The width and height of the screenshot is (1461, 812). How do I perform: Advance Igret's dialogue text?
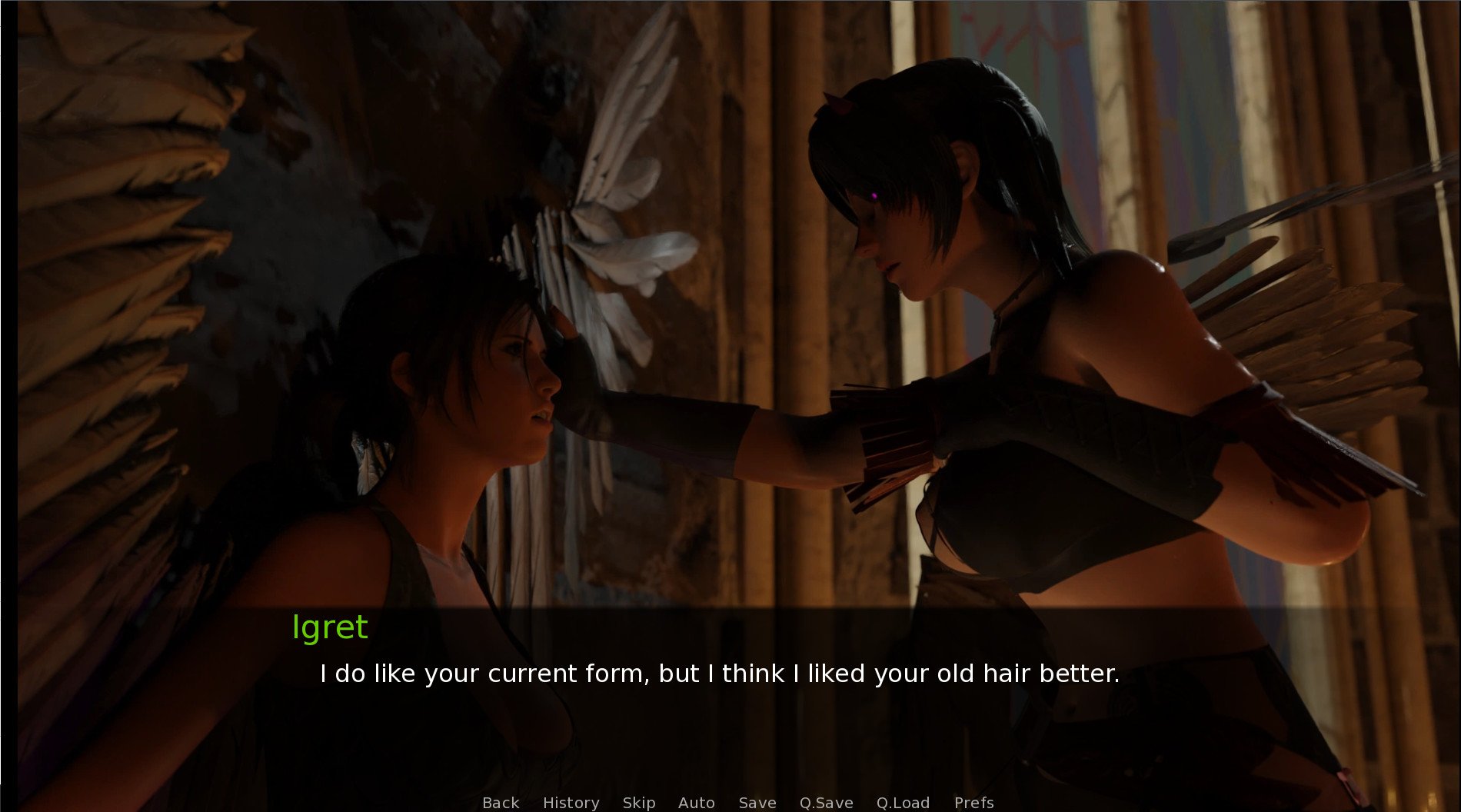[x=719, y=674]
